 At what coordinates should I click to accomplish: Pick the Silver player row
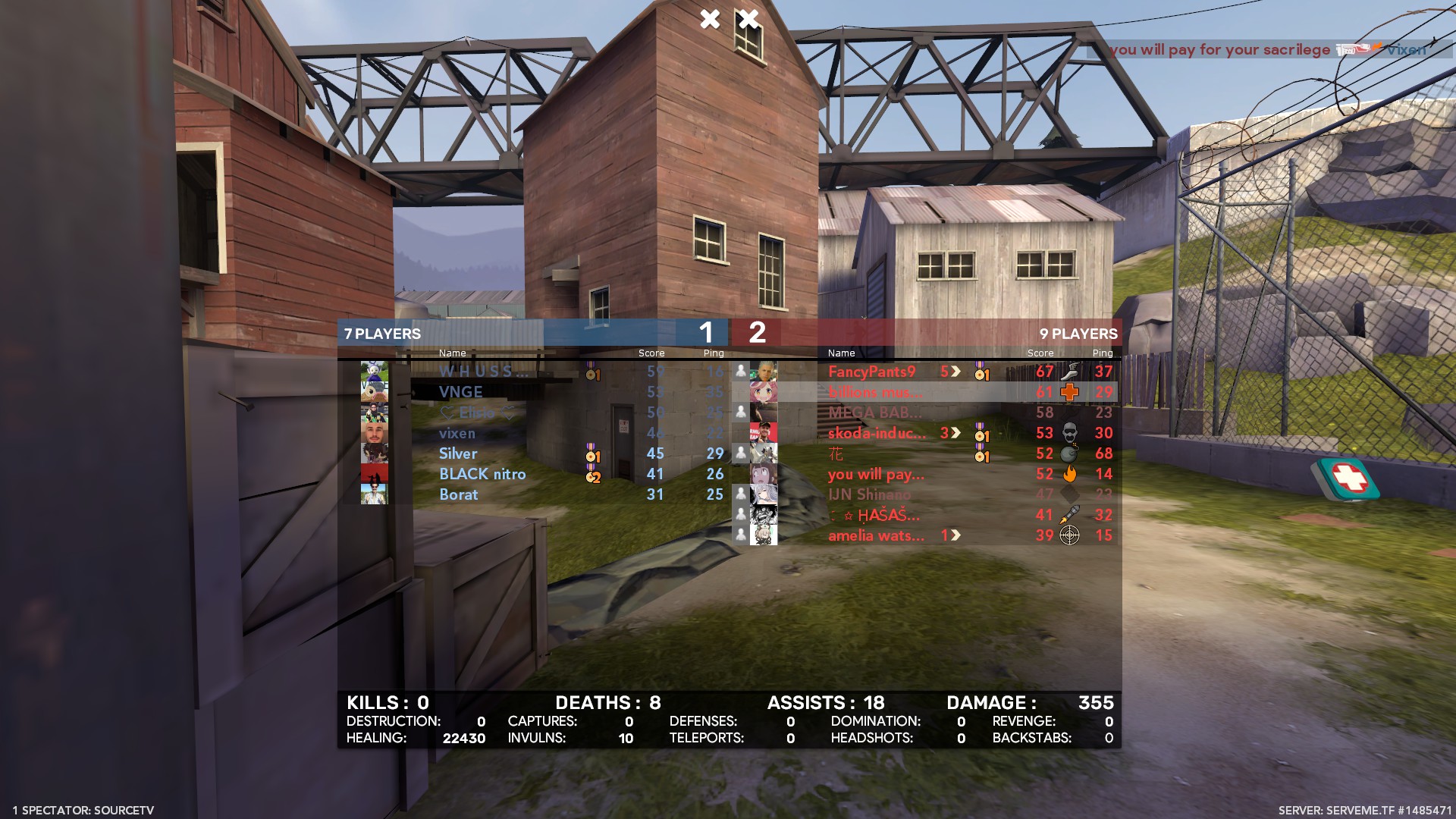coord(458,453)
